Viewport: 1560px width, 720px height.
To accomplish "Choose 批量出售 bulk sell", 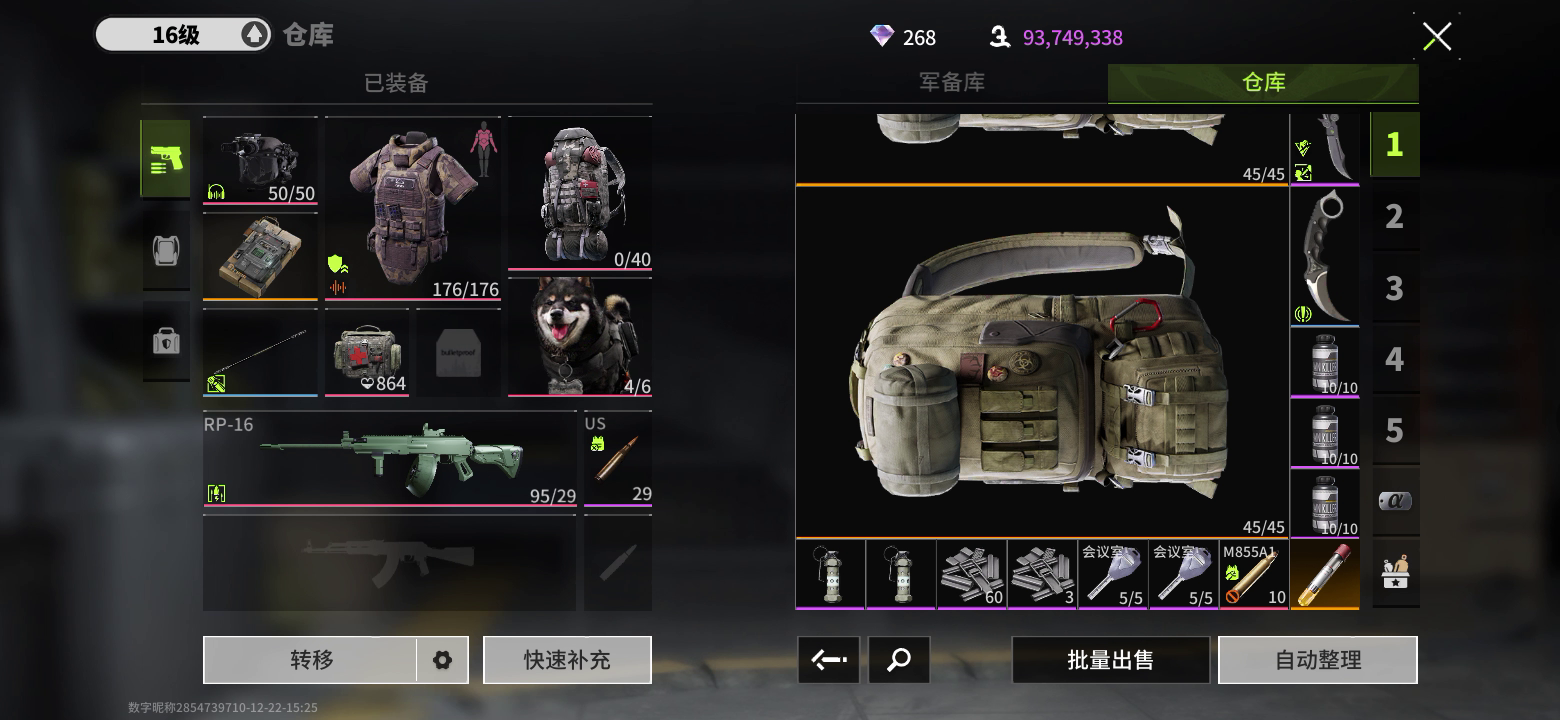I will coord(1110,660).
